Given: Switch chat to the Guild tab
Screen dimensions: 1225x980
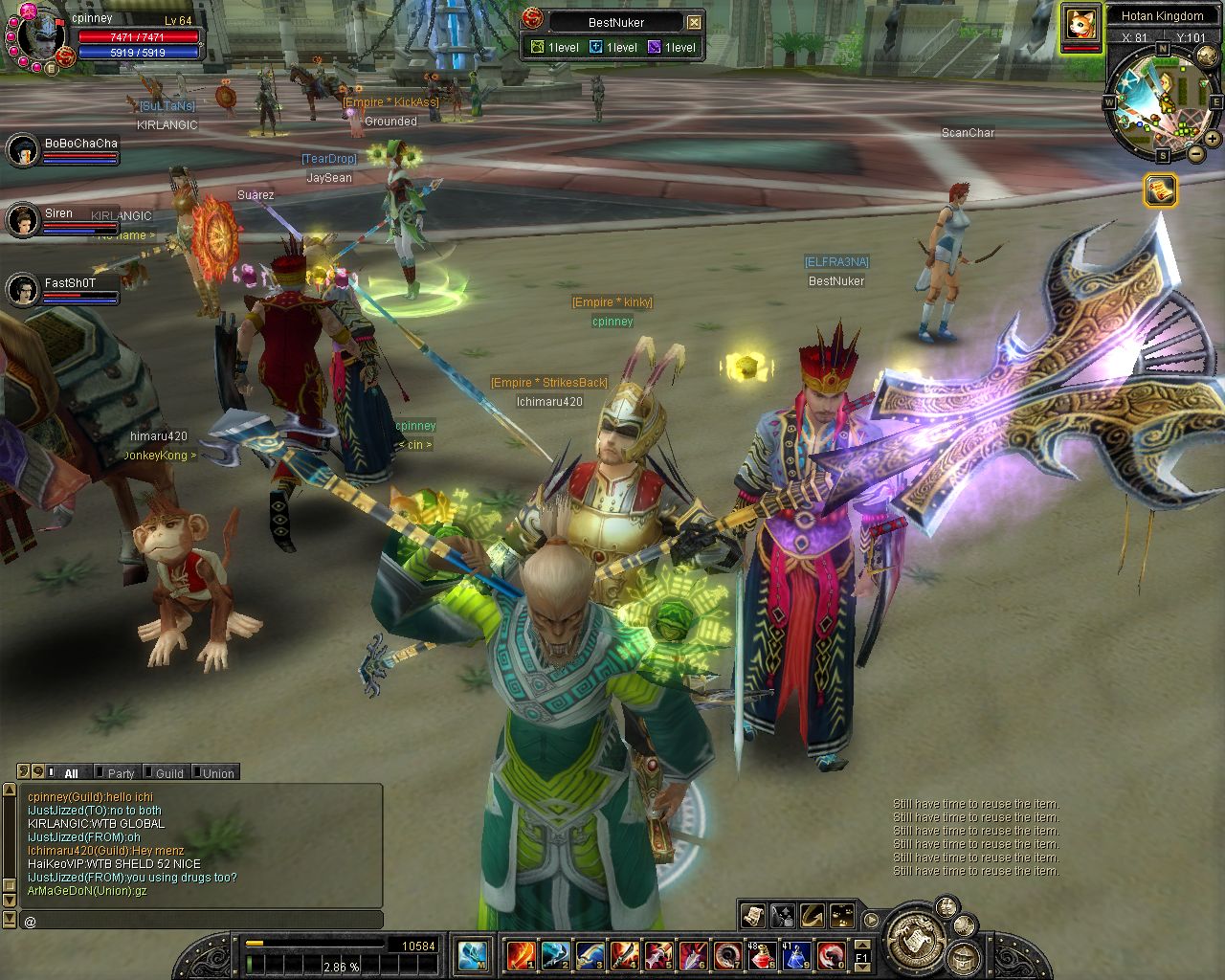Looking at the screenshot, I should 168,773.
